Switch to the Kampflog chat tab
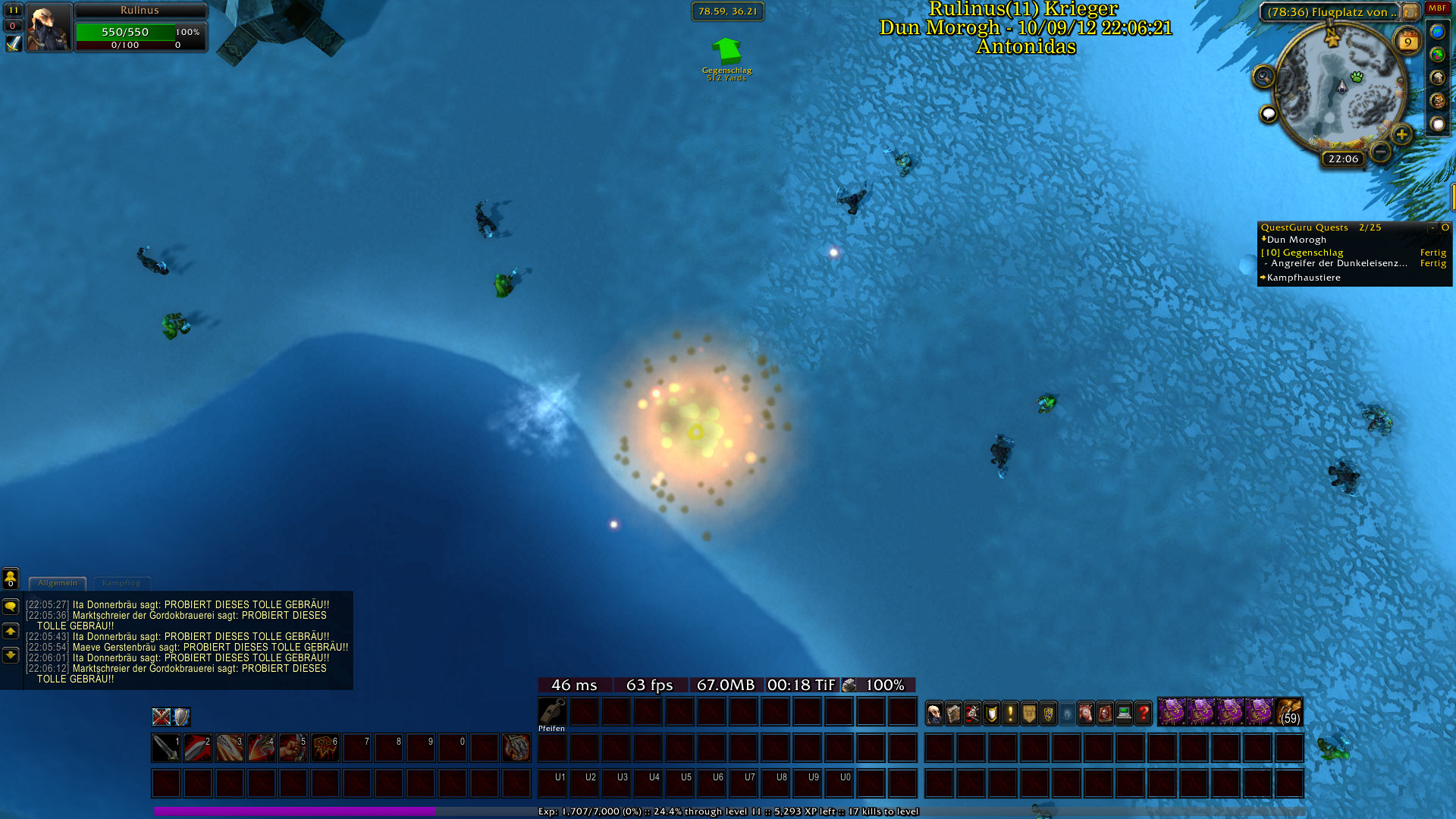 (x=121, y=583)
